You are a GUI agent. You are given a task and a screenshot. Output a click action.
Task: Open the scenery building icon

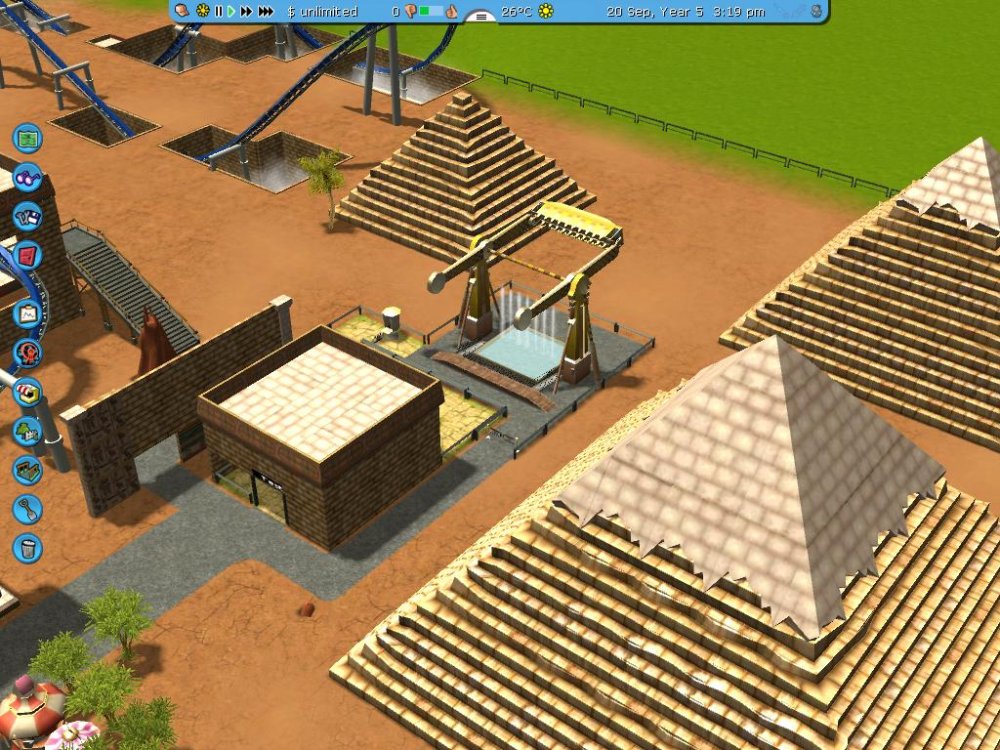pos(27,431)
